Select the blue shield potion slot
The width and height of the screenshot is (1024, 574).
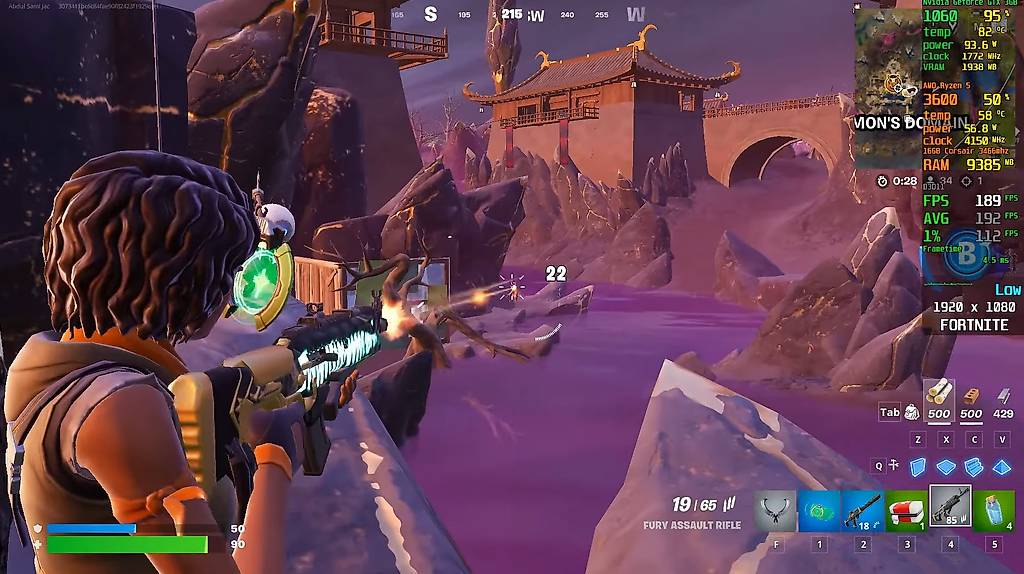[994, 509]
